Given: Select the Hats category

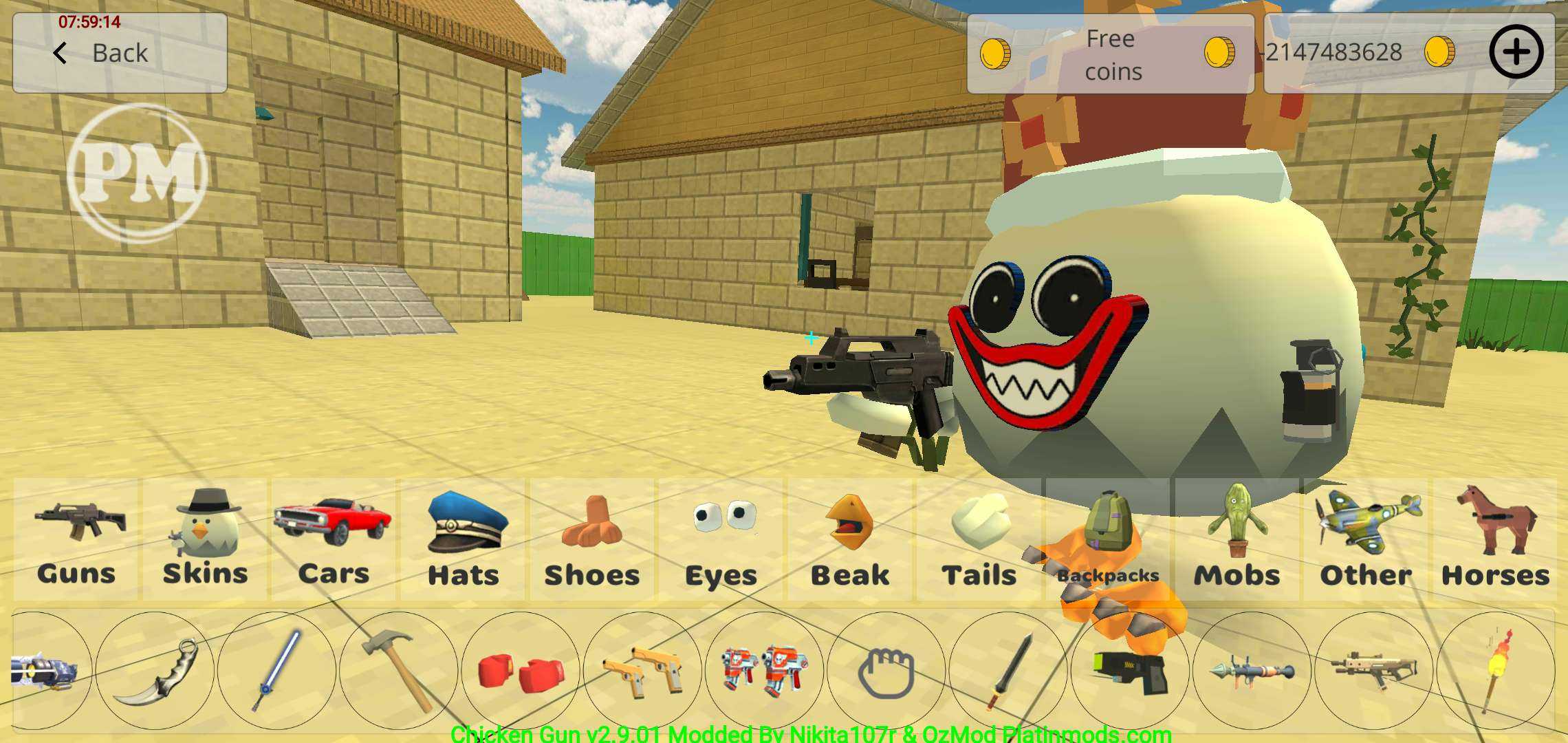Looking at the screenshot, I should (463, 540).
